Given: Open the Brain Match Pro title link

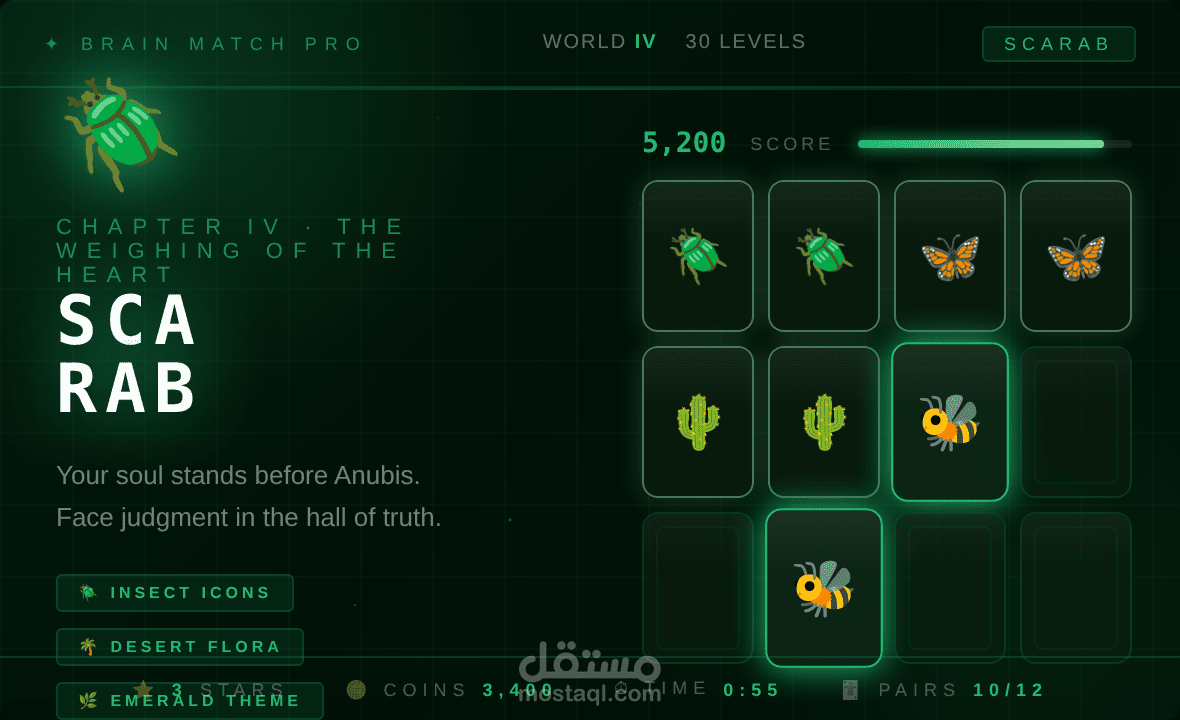Looking at the screenshot, I should tap(222, 44).
